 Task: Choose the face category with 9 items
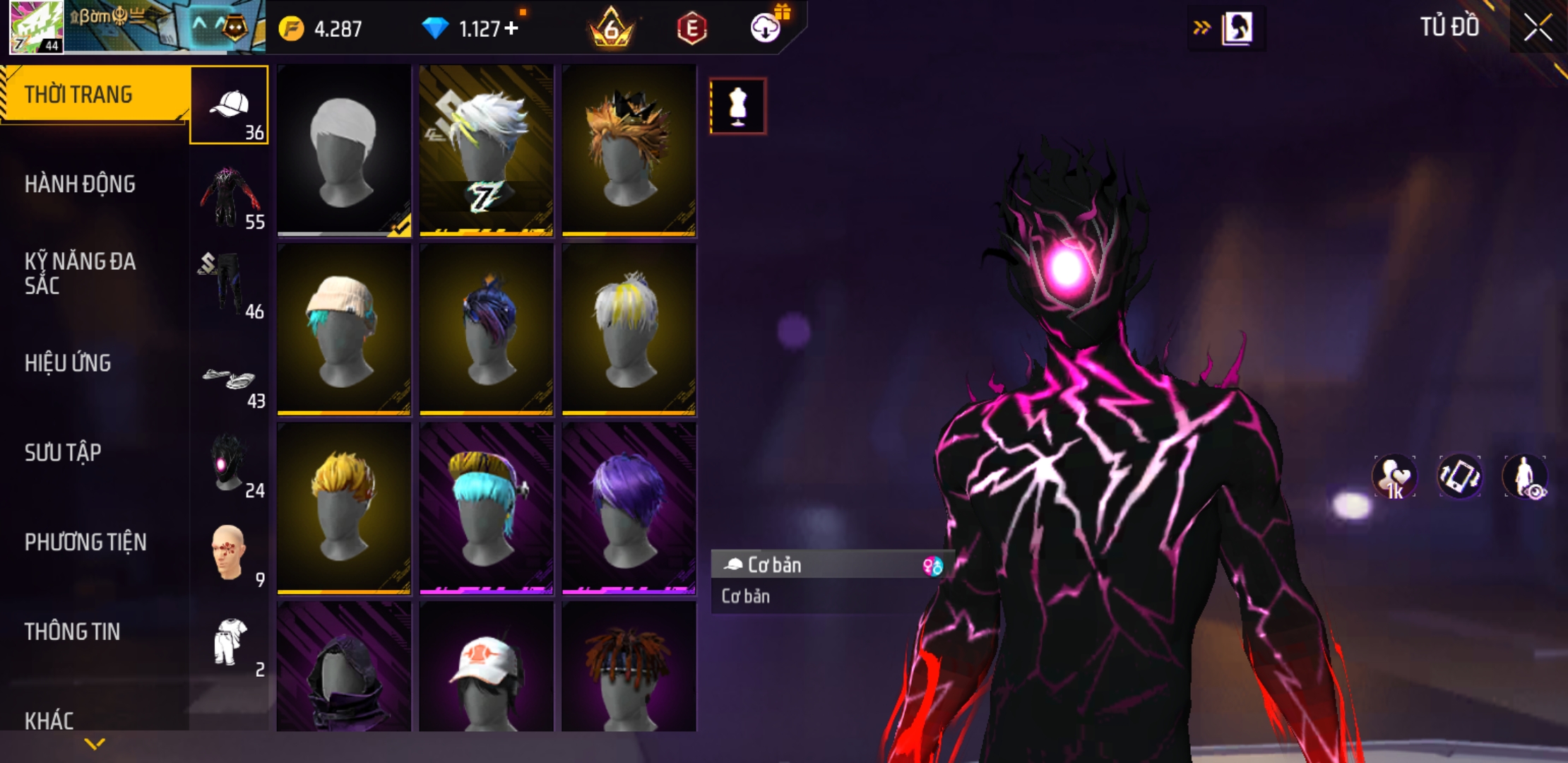[230, 555]
